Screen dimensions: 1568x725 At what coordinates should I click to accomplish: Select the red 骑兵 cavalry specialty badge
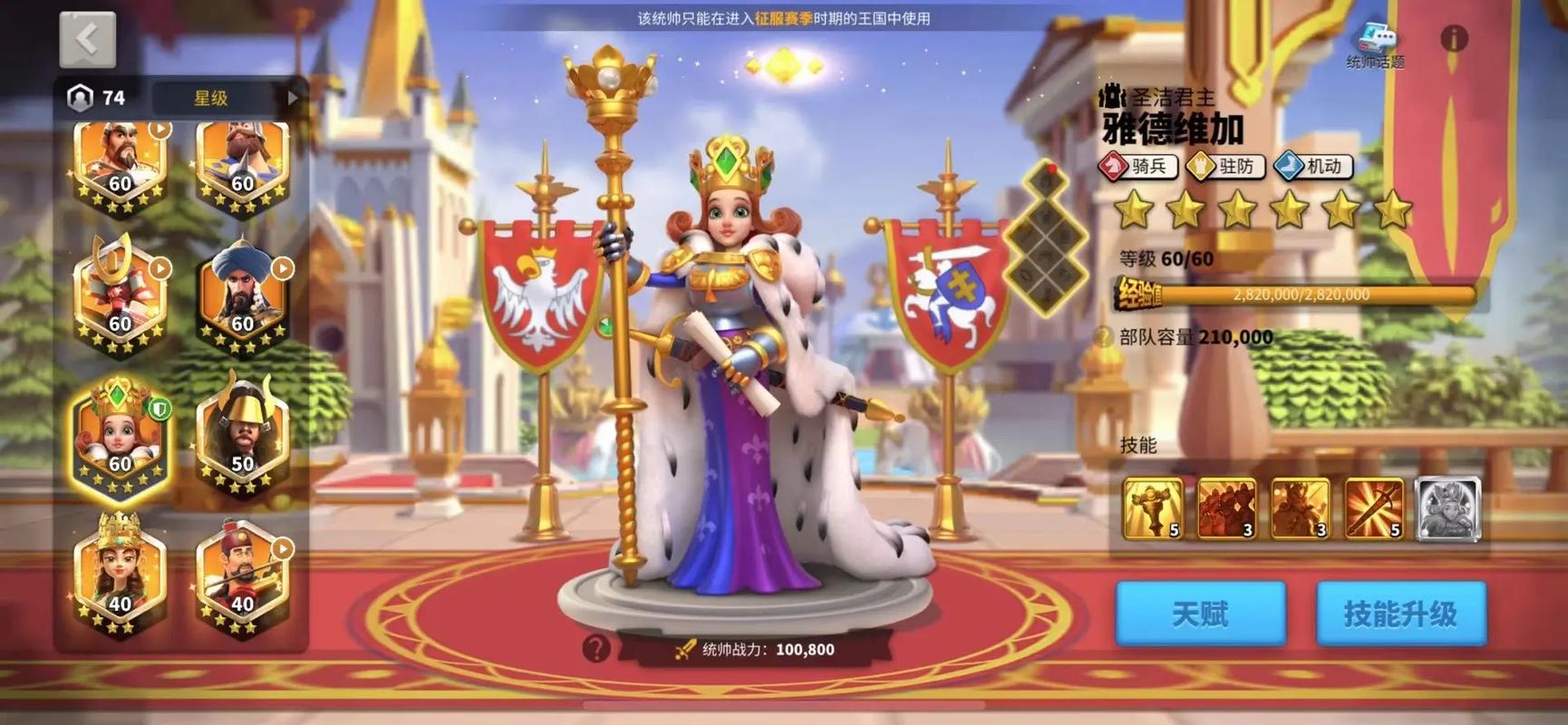coord(1137,167)
